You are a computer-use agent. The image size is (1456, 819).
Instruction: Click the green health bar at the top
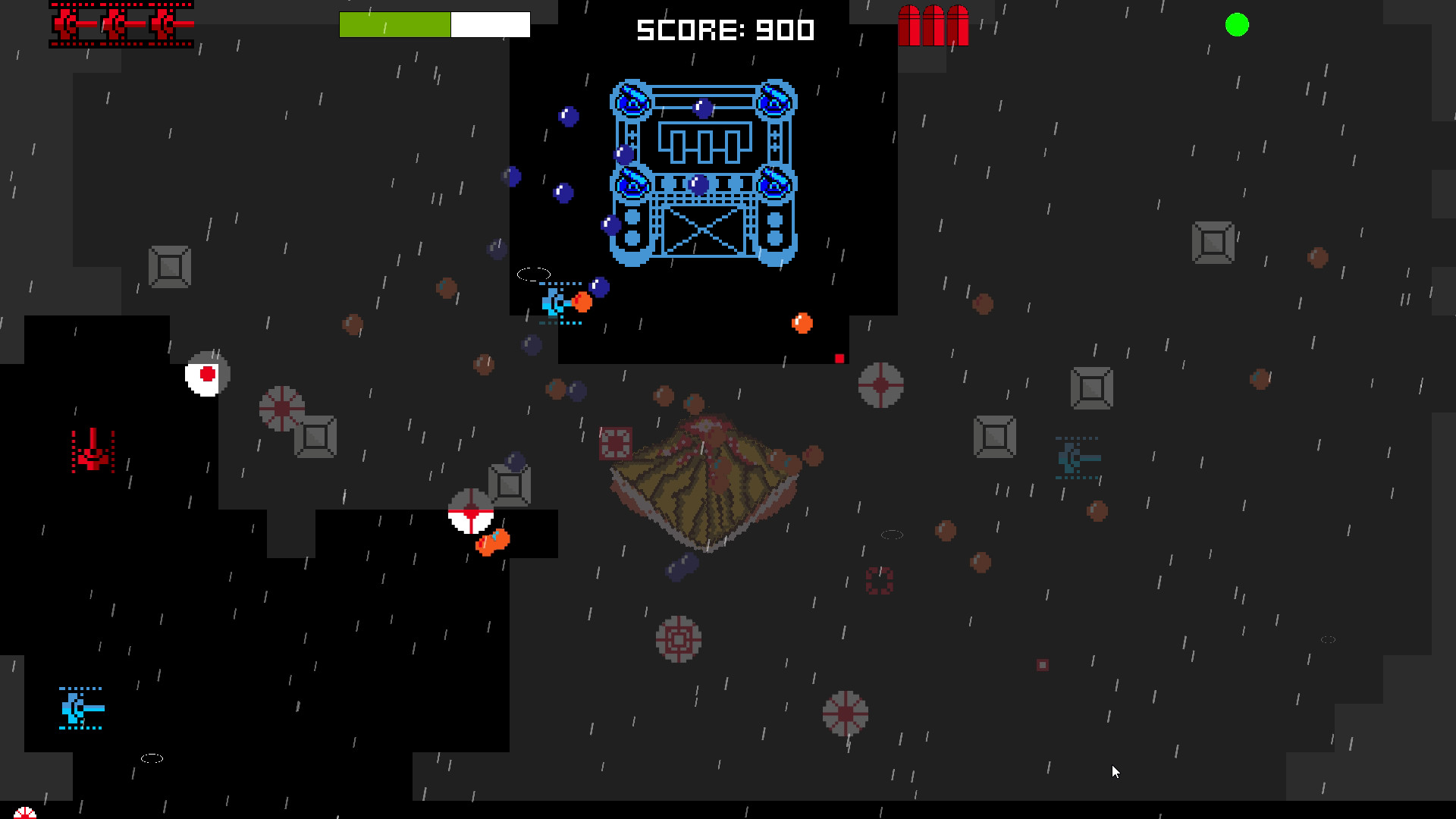394,24
